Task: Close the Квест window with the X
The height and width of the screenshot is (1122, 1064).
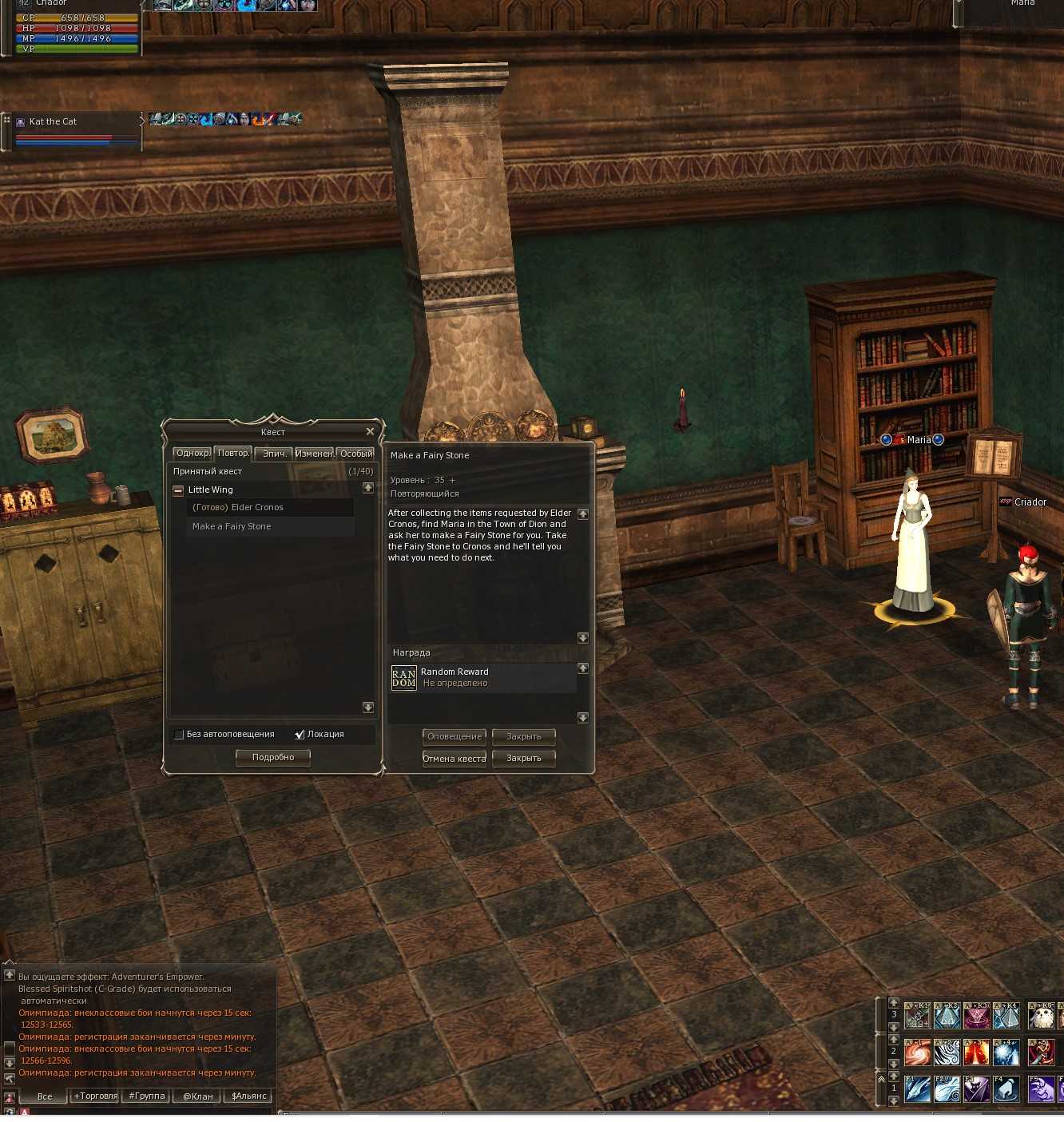Action: pos(370,432)
